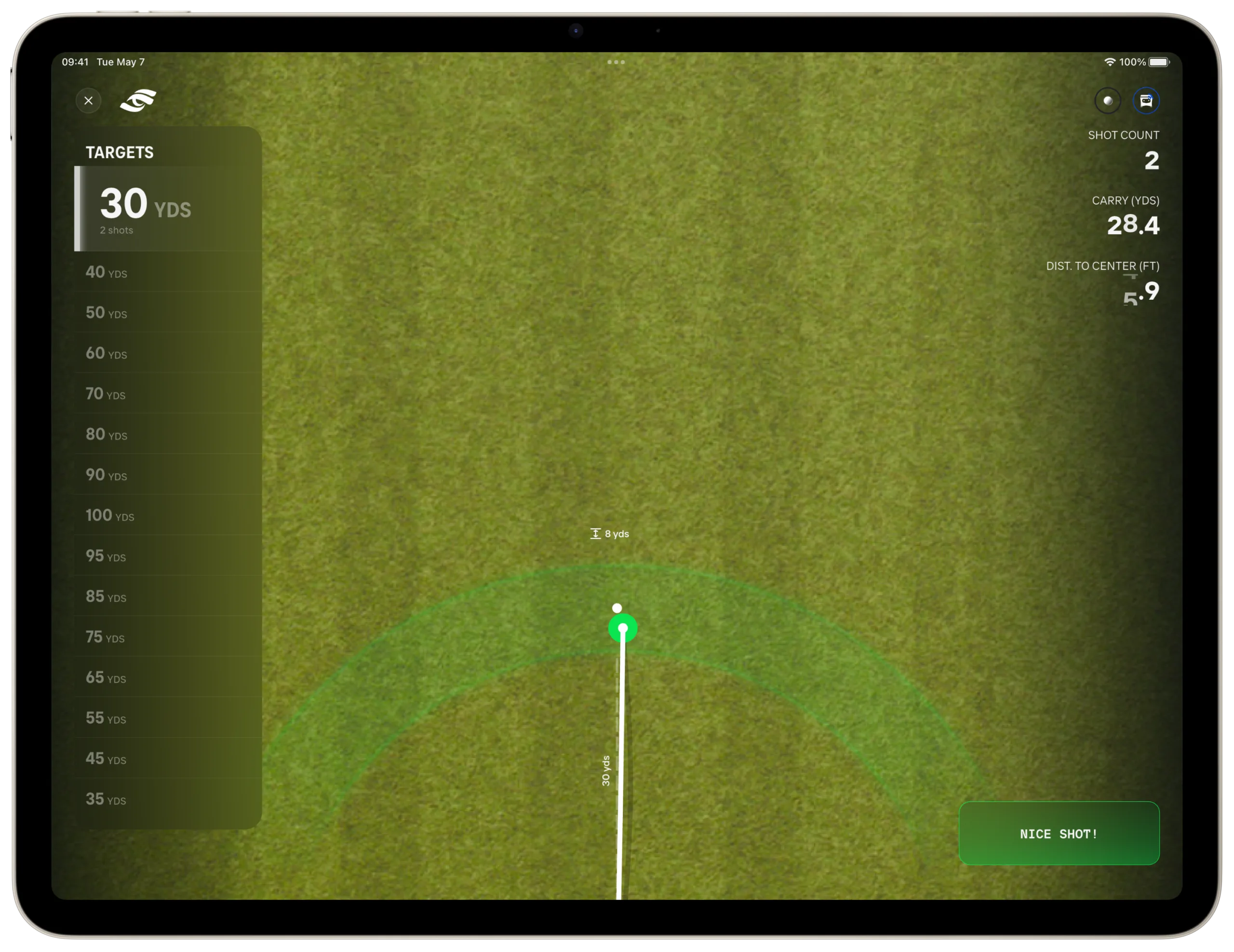Select the 30 YDS target

(x=168, y=208)
